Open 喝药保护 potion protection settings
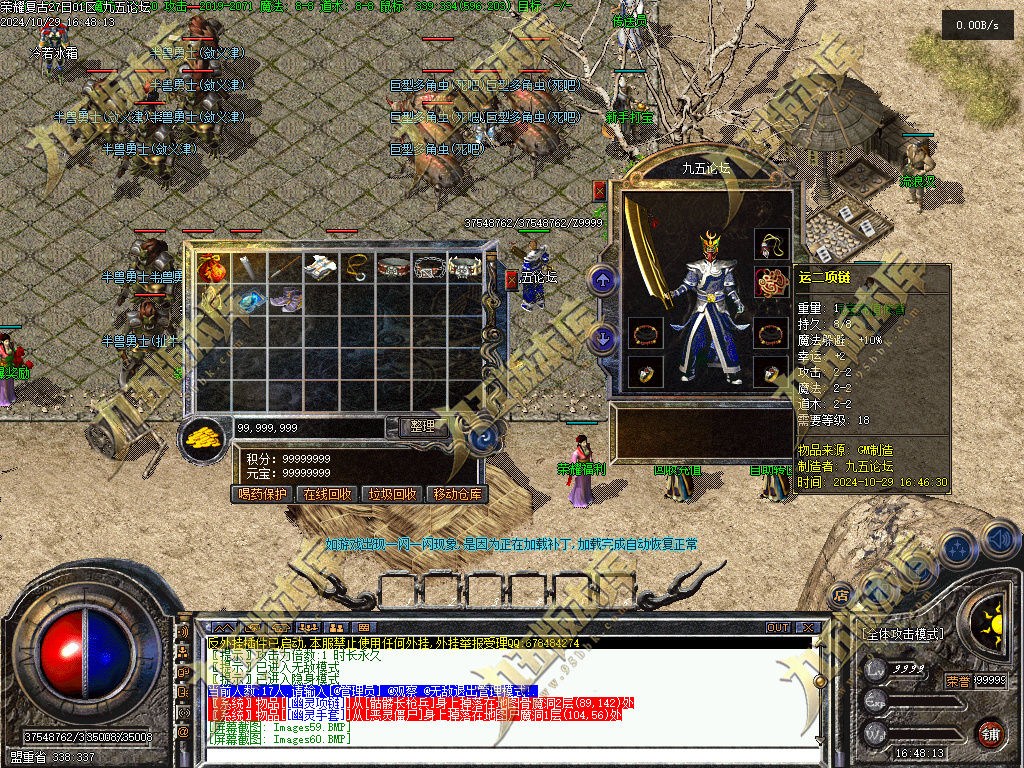 (263, 494)
